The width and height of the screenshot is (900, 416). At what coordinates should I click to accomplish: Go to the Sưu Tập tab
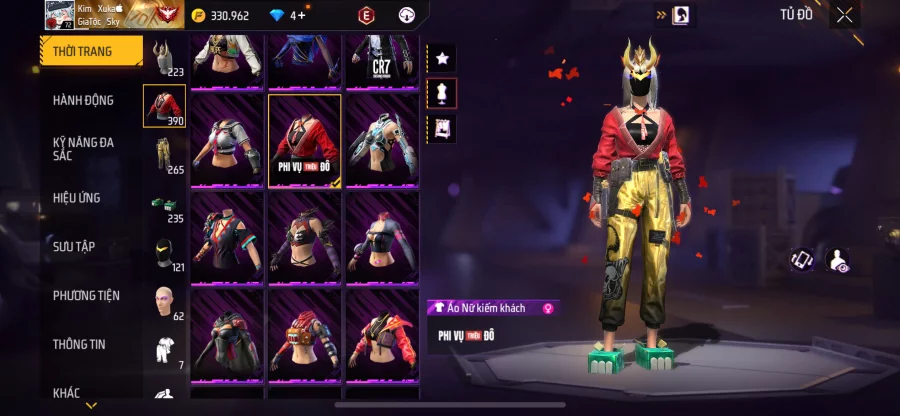(x=75, y=246)
